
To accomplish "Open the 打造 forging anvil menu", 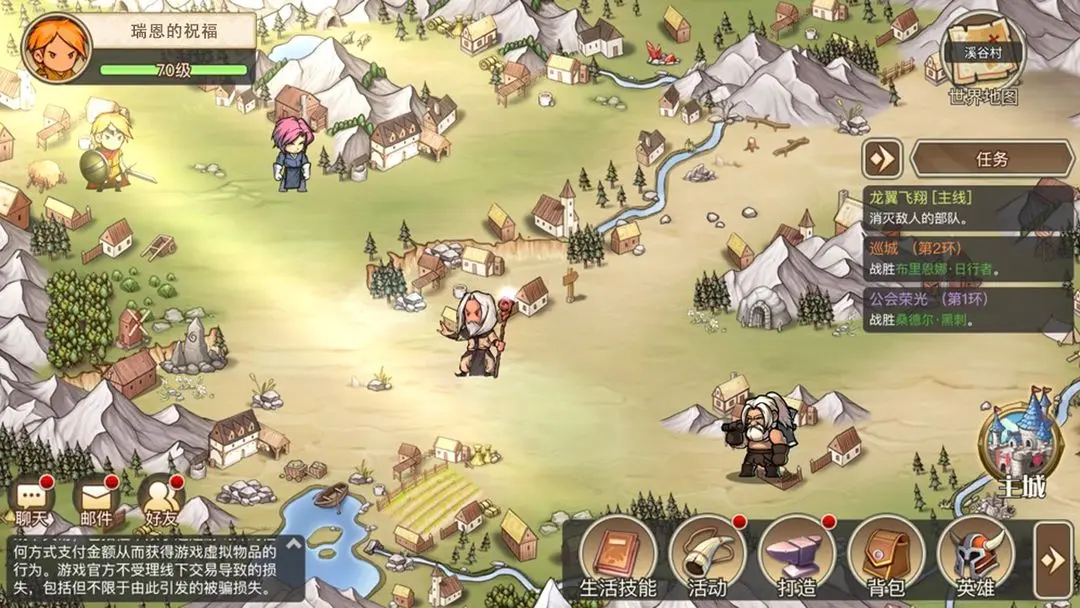I will tap(796, 556).
